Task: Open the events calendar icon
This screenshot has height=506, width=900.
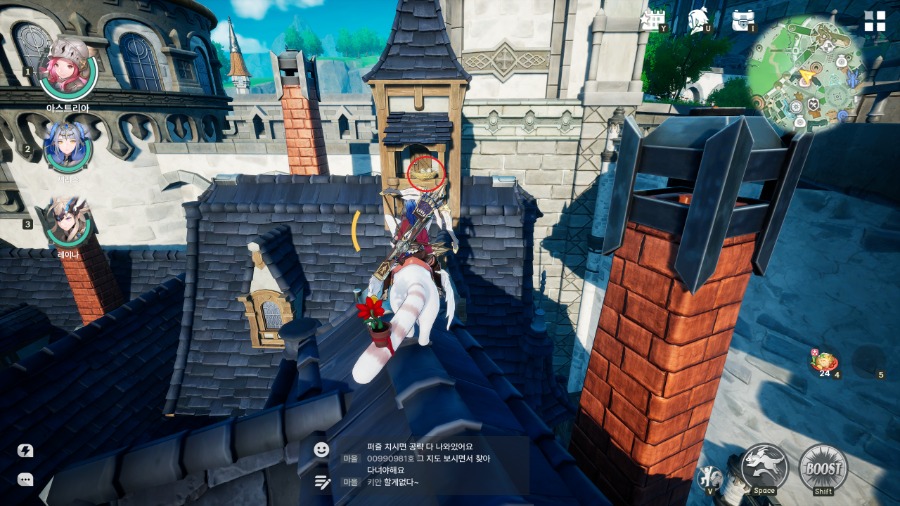Action: point(655,20)
